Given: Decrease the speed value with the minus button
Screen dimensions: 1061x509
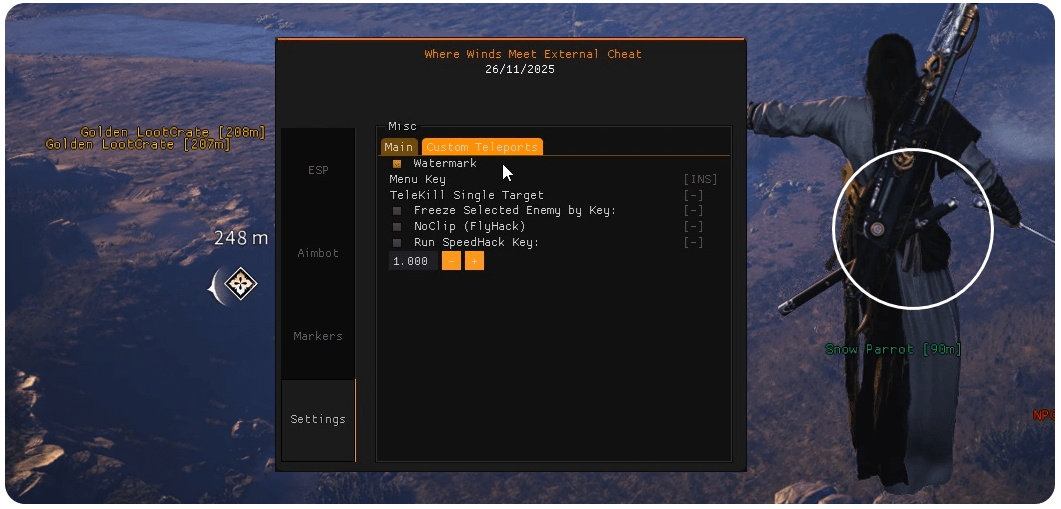Looking at the screenshot, I should click(451, 261).
